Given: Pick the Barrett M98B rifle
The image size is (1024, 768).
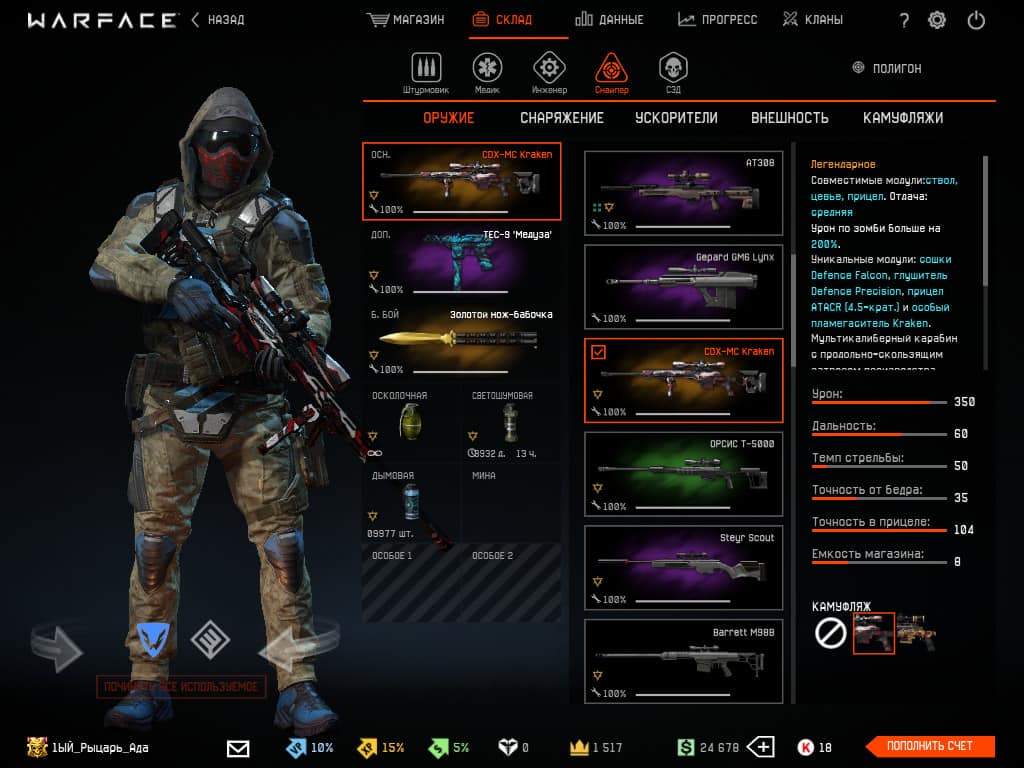Looking at the screenshot, I should point(683,660).
